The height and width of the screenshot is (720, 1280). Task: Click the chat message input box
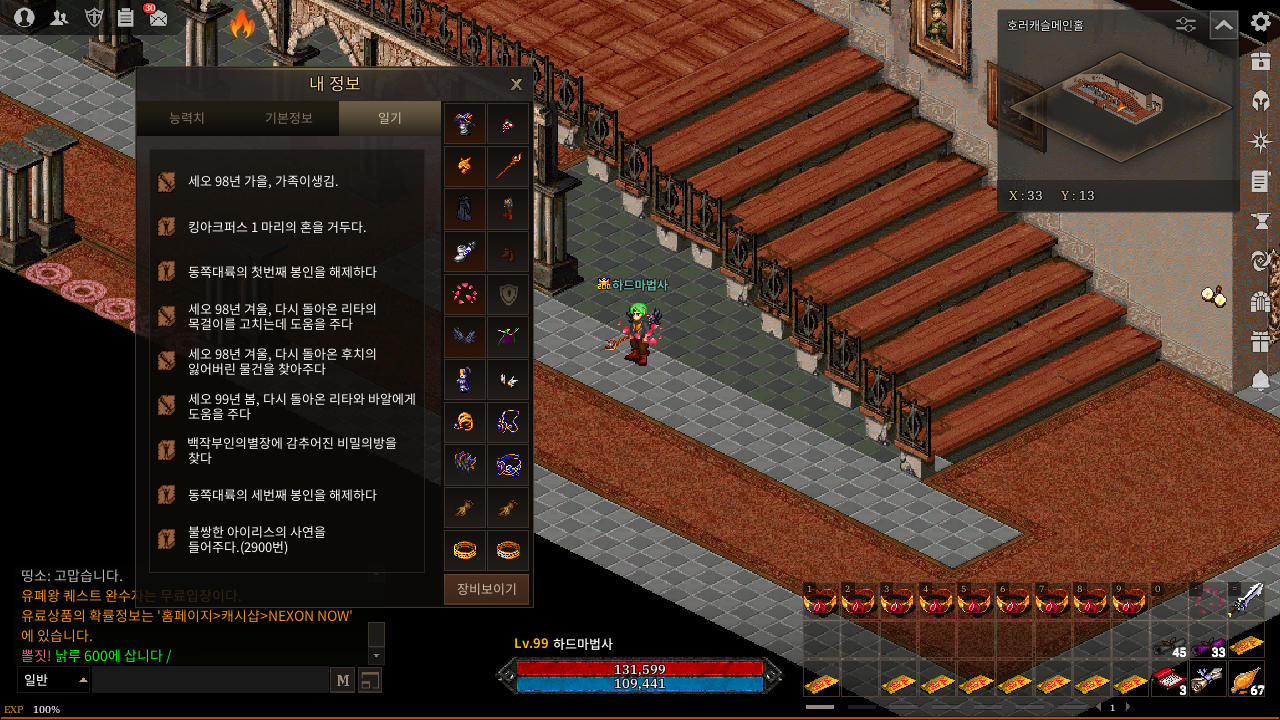click(x=210, y=680)
